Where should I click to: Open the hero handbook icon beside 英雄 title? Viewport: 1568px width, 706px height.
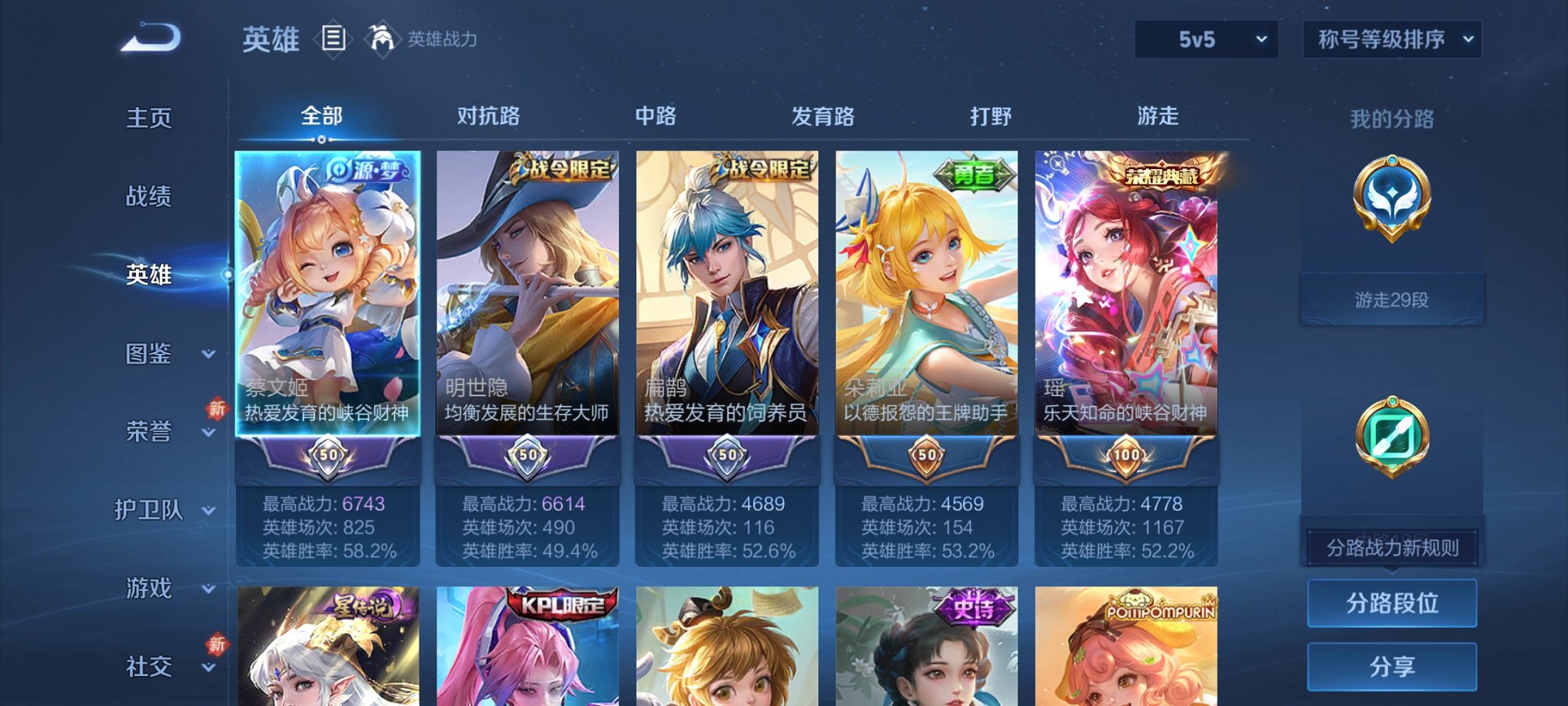pyautogui.click(x=334, y=38)
